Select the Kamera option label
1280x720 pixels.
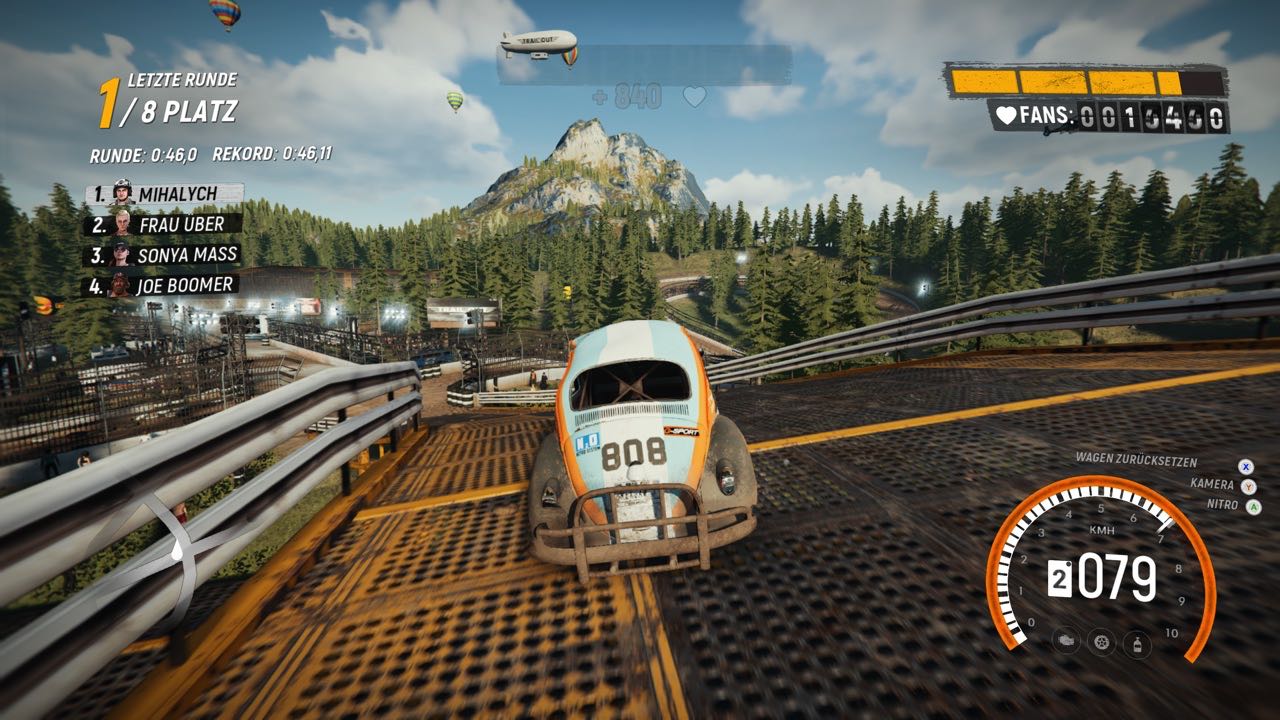point(1212,484)
